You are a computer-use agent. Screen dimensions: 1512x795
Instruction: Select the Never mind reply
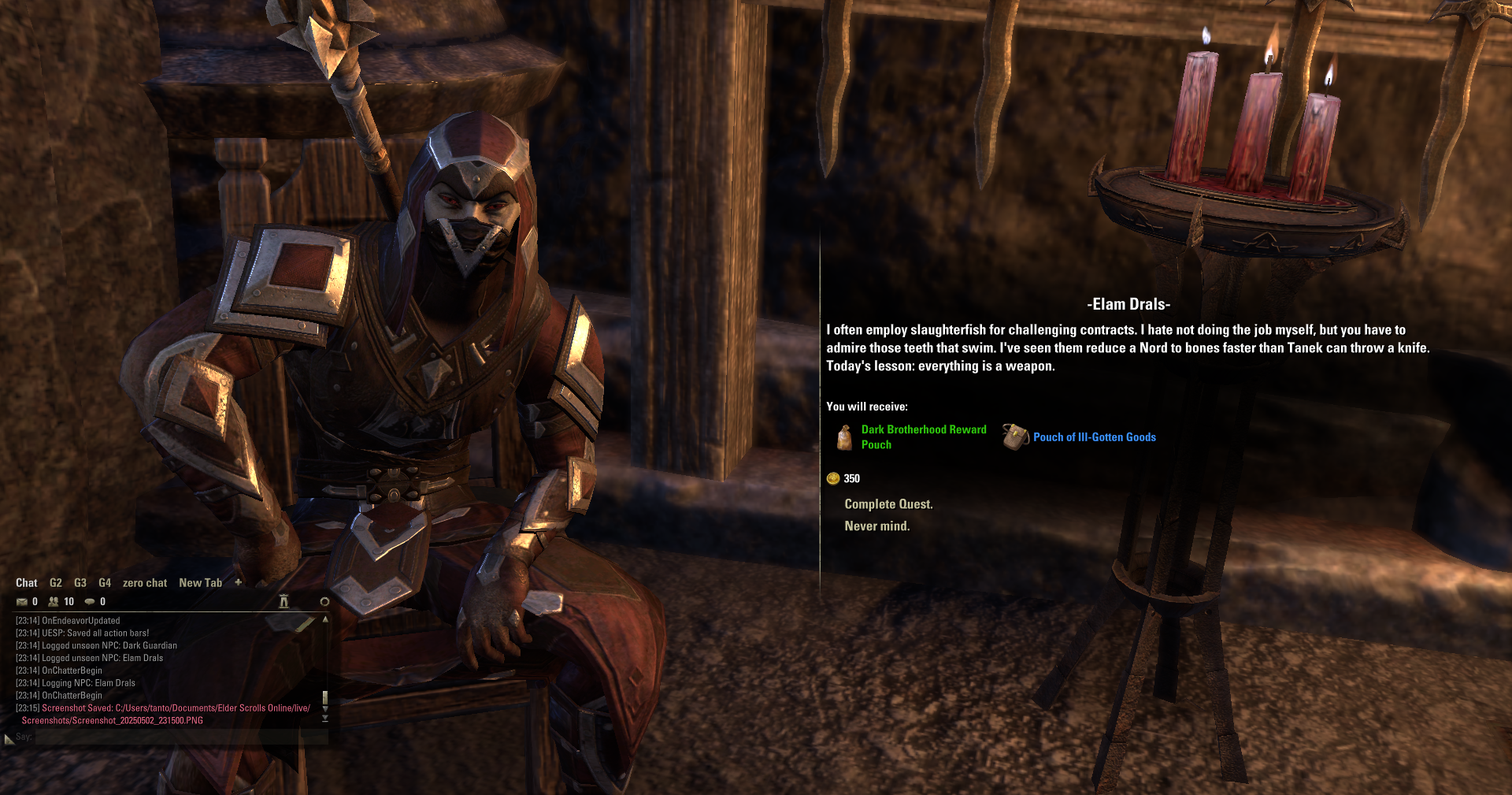click(876, 526)
